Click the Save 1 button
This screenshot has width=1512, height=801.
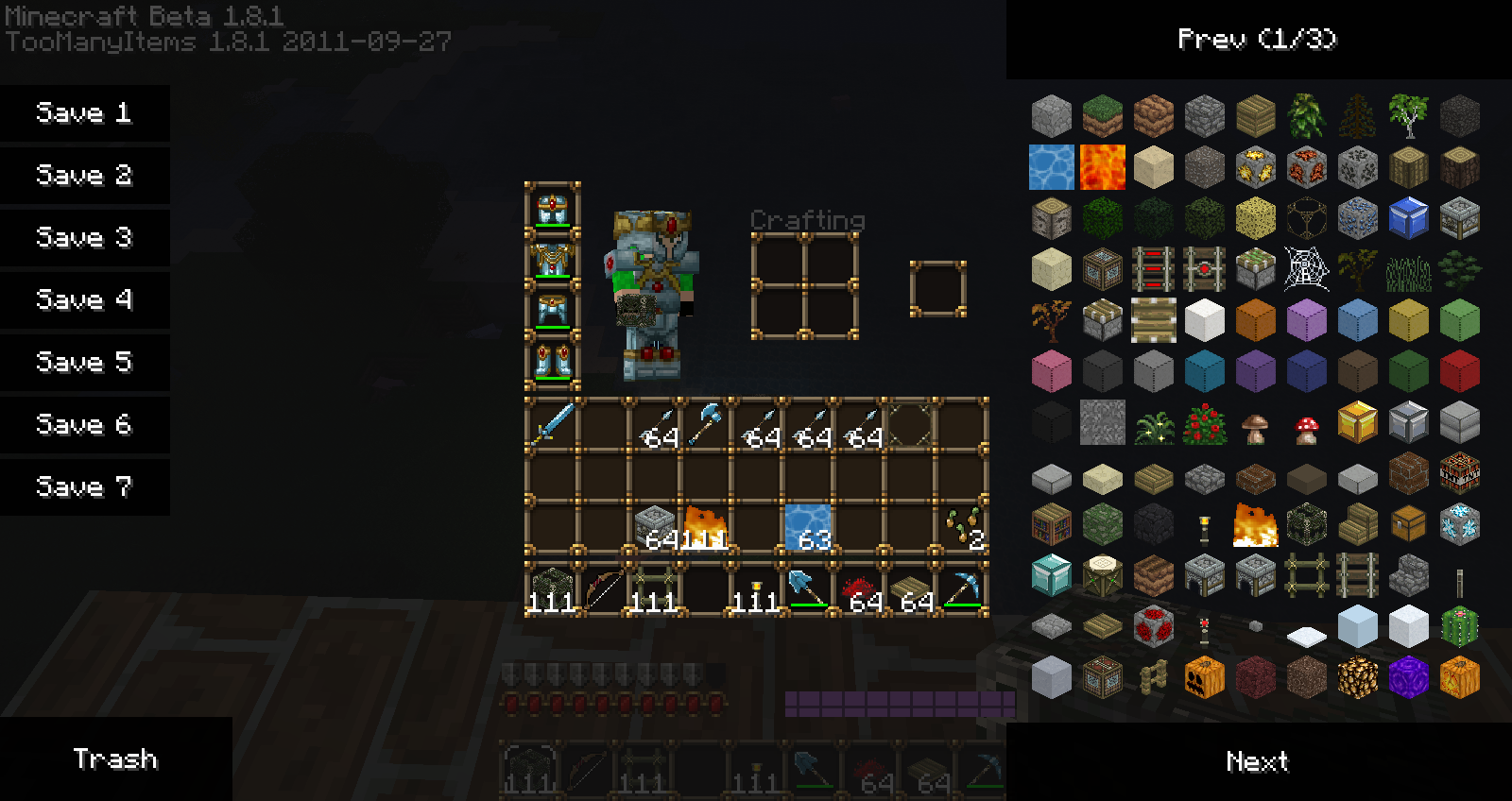(83, 113)
